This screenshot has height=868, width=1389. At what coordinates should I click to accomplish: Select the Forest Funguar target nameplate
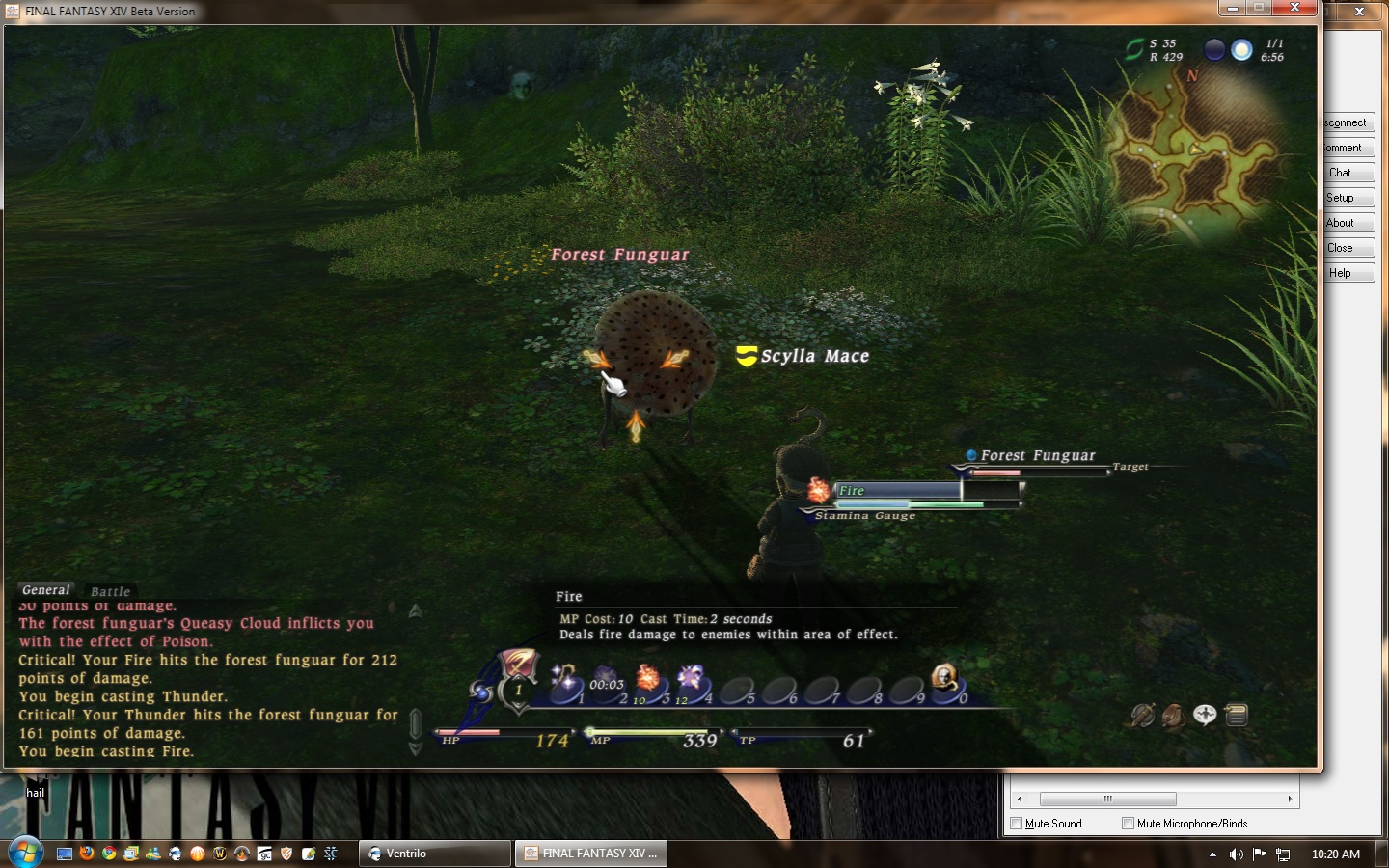tap(1037, 455)
